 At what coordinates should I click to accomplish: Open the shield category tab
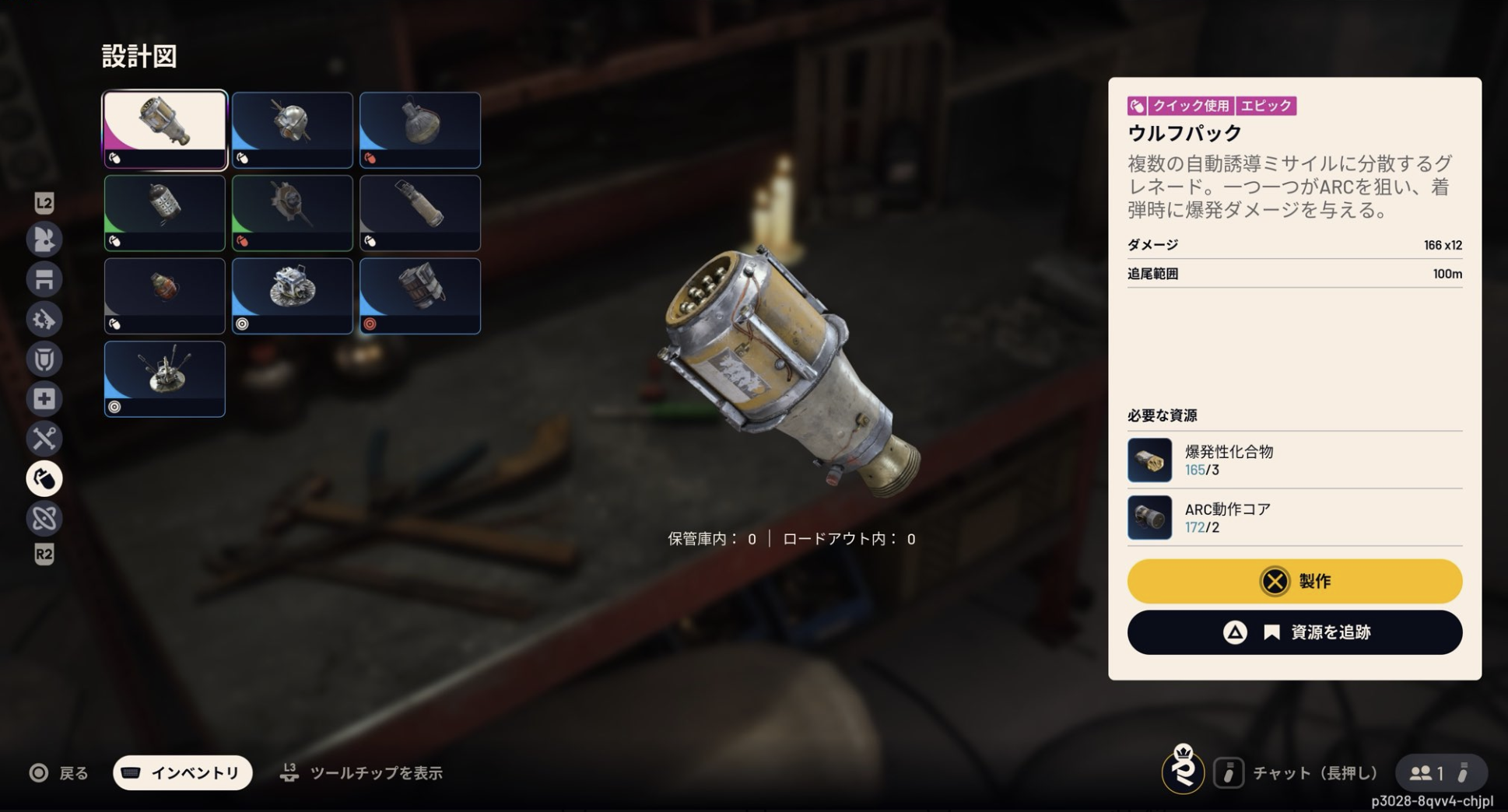tap(44, 359)
